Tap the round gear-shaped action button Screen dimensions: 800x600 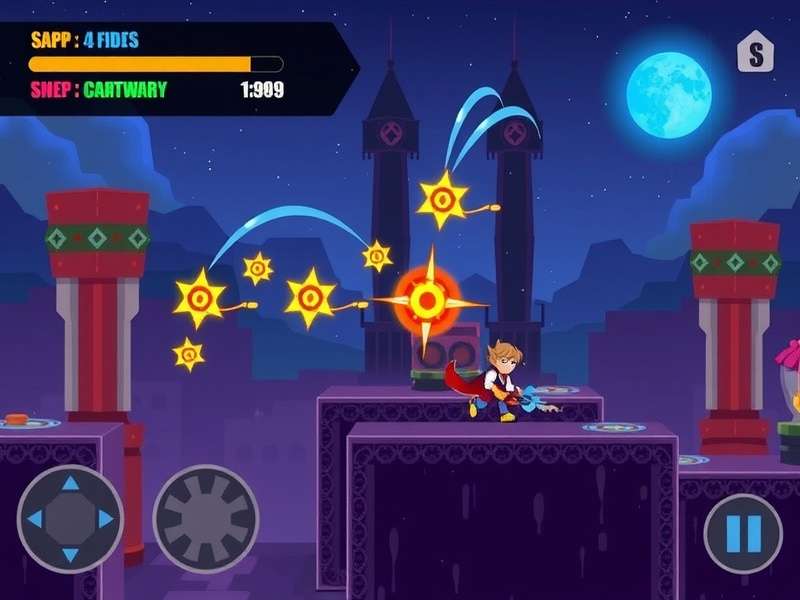[x=205, y=519]
